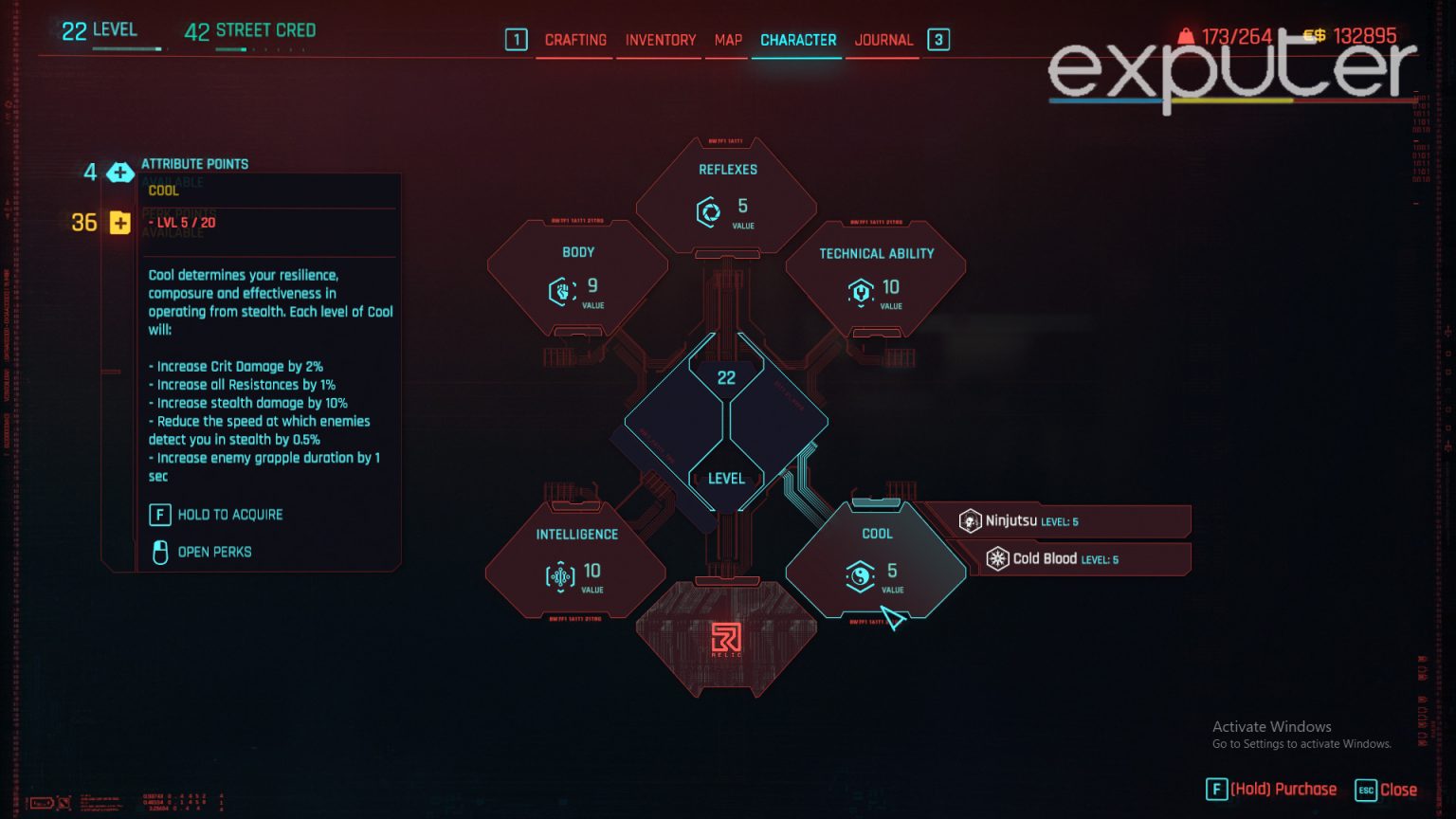Viewport: 1456px width, 819px height.
Task: Click the Attribute Points plus icon
Action: tap(119, 173)
